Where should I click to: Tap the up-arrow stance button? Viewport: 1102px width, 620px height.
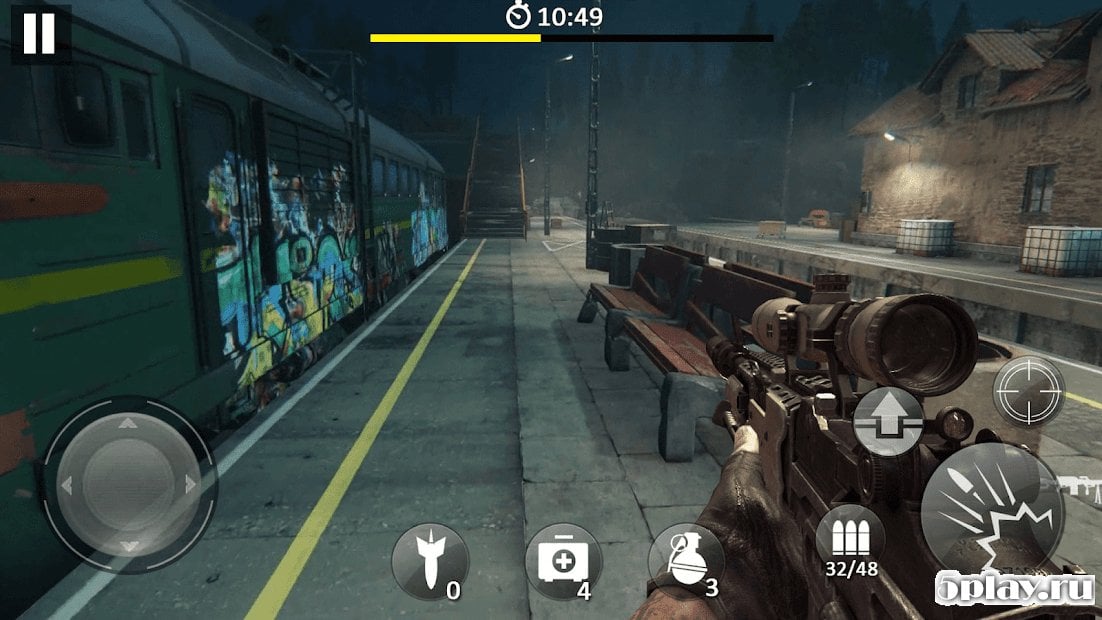(888, 421)
